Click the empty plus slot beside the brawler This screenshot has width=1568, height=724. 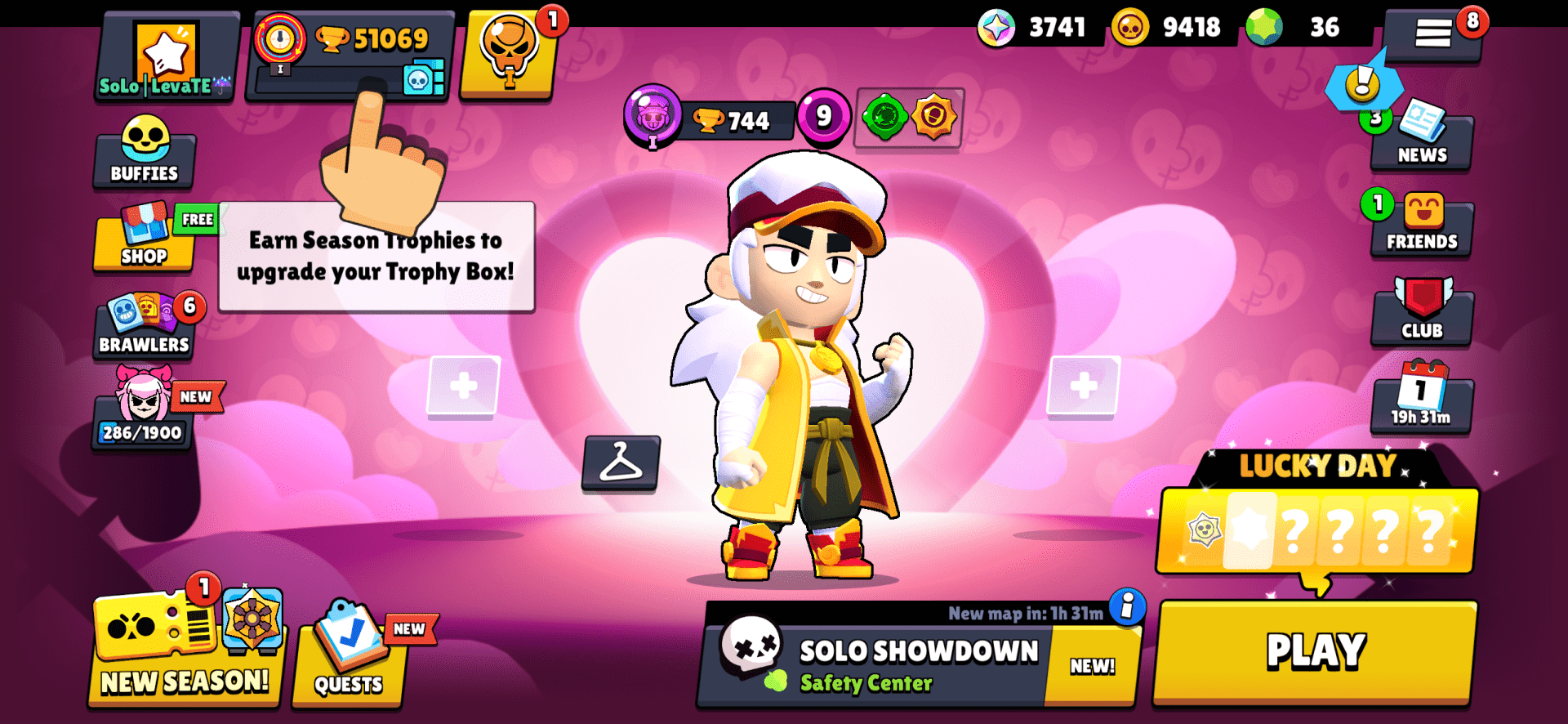[x=463, y=384]
